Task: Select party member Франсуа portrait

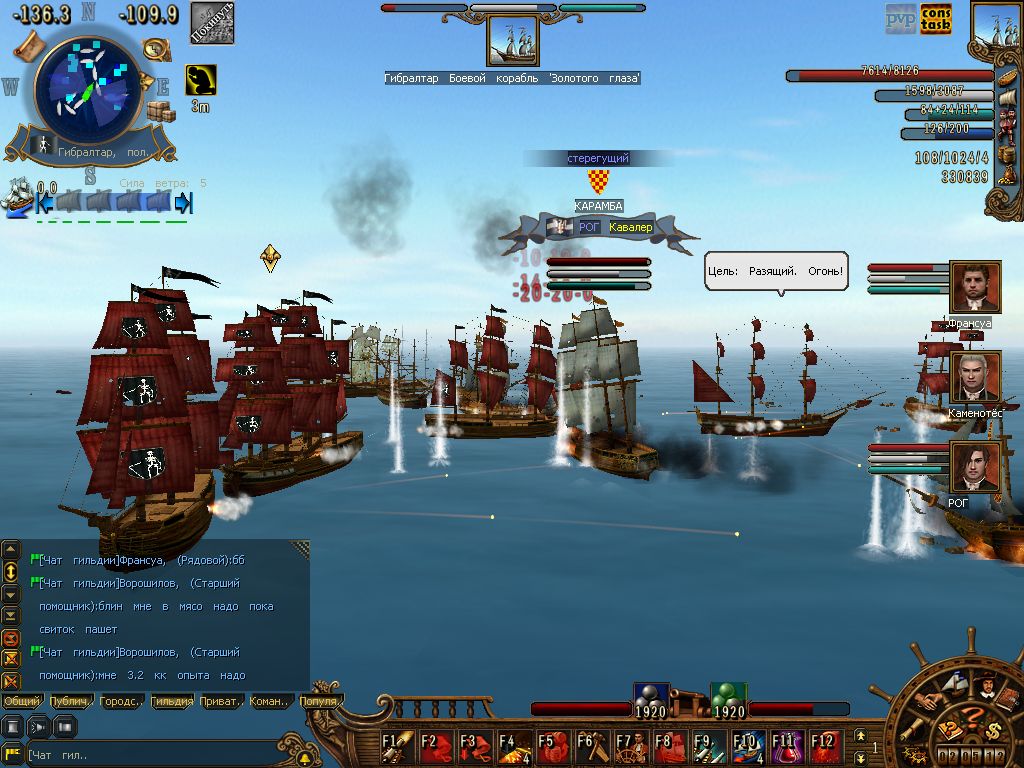Action: tap(975, 287)
